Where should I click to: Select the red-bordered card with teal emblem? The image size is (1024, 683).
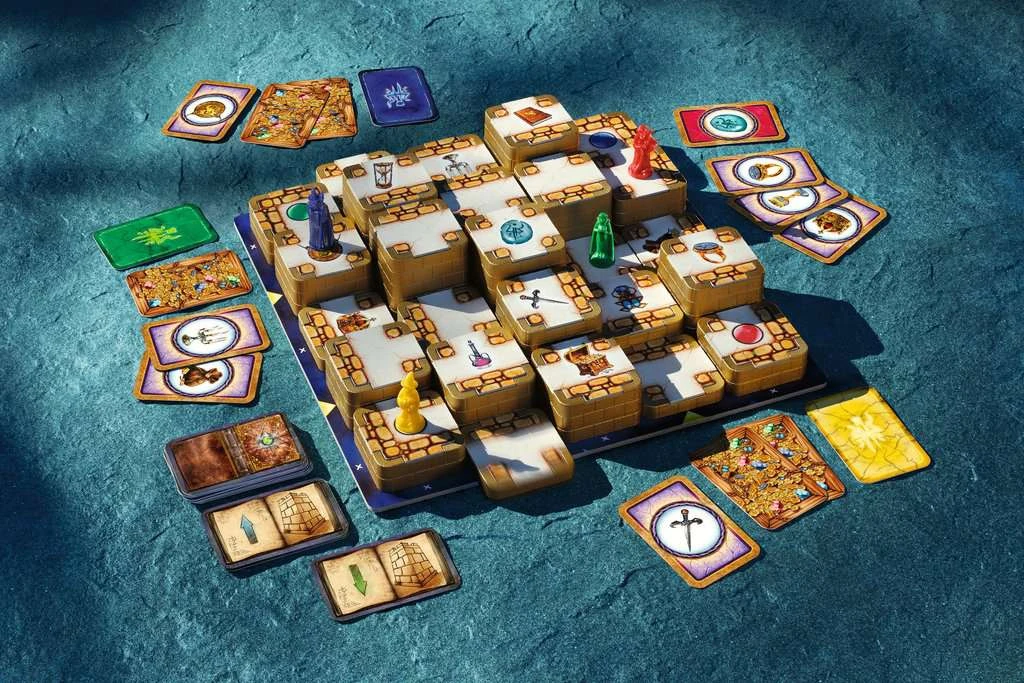pyautogui.click(x=729, y=123)
